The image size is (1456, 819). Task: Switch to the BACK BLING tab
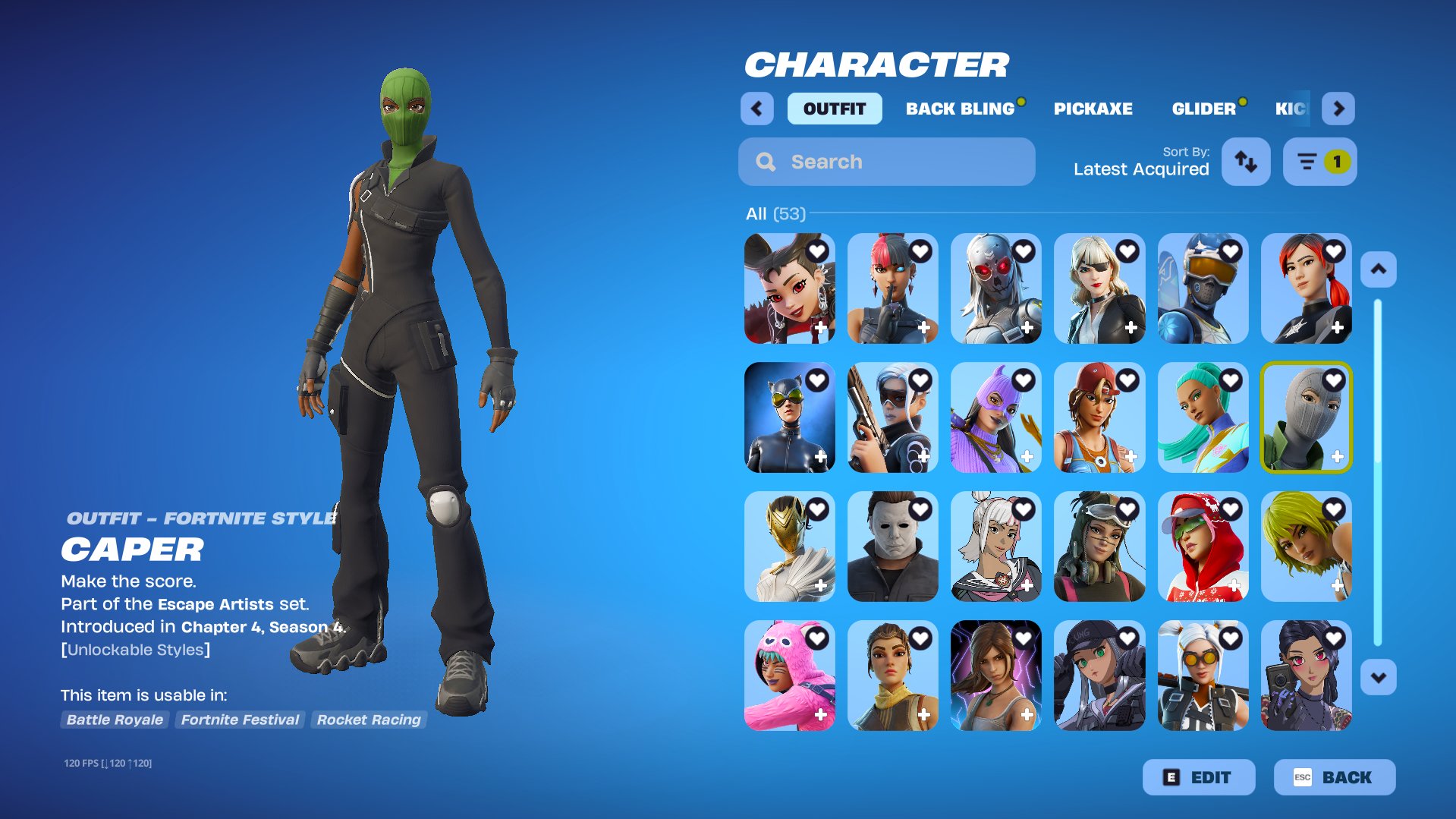point(959,108)
